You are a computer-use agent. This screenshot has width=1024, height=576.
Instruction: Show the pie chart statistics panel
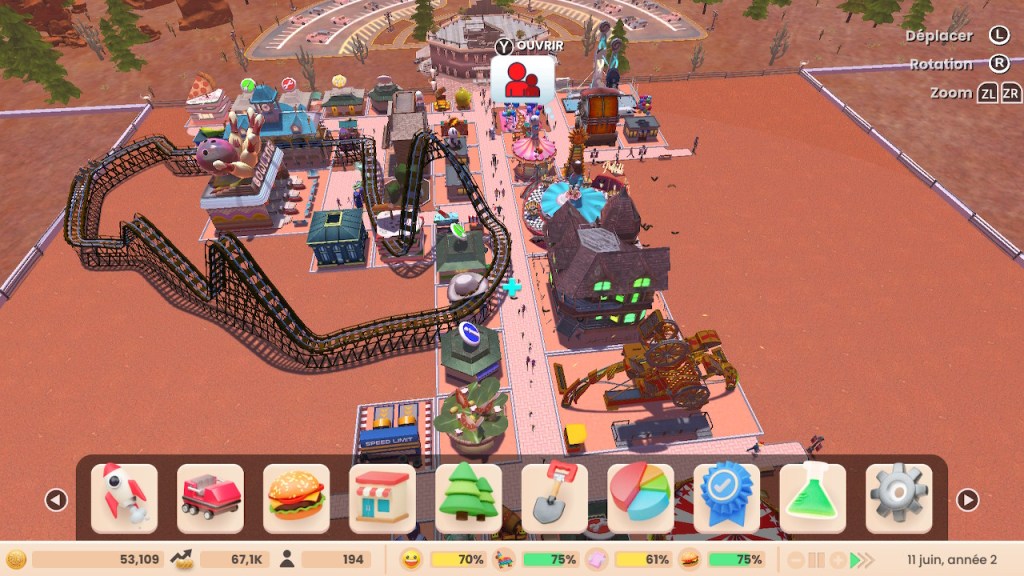point(640,497)
